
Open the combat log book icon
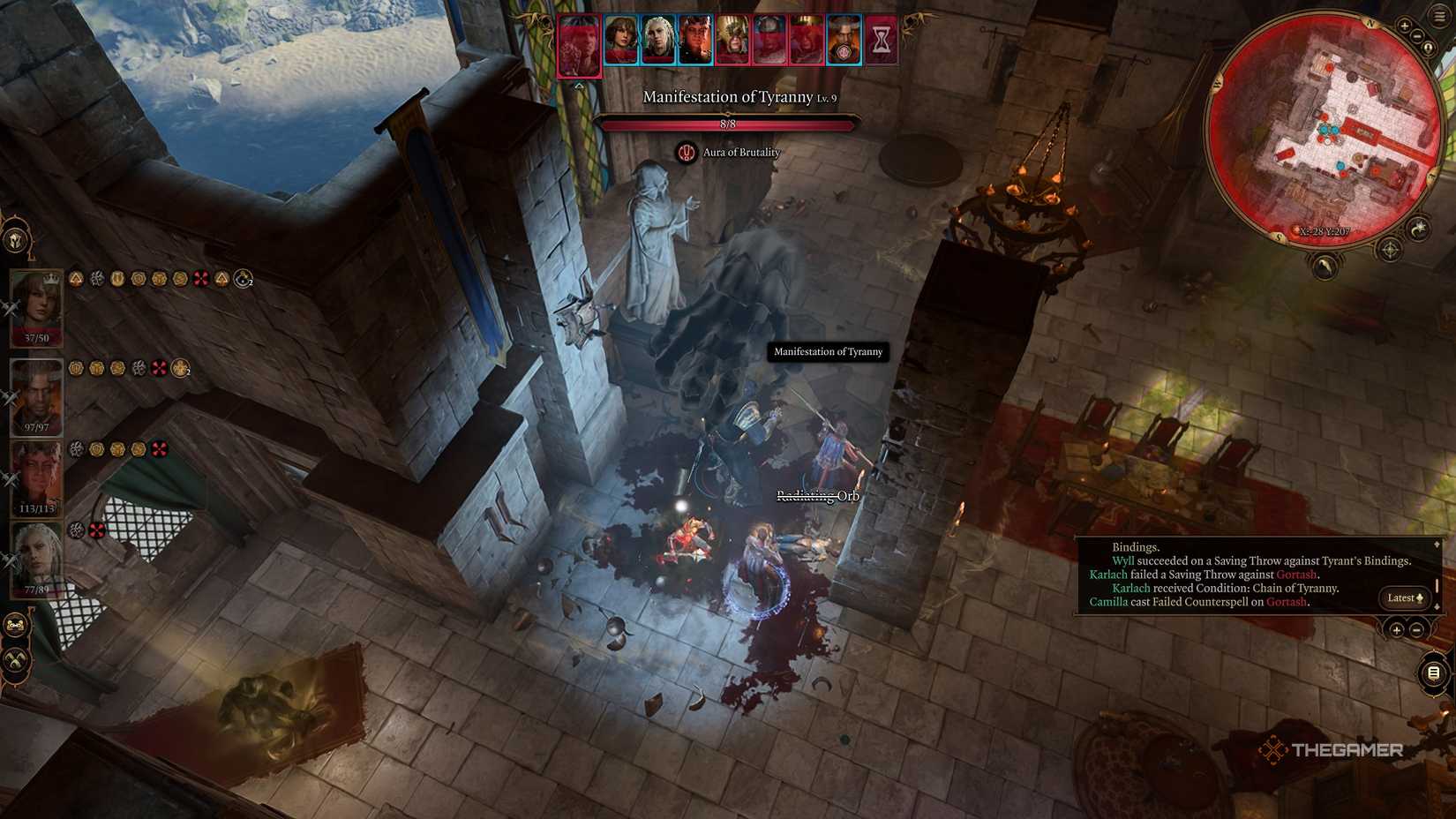coord(1433,674)
